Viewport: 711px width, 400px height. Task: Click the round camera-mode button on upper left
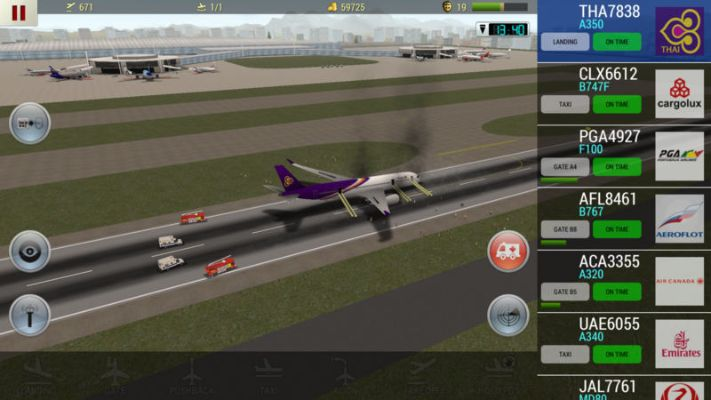tap(29, 123)
